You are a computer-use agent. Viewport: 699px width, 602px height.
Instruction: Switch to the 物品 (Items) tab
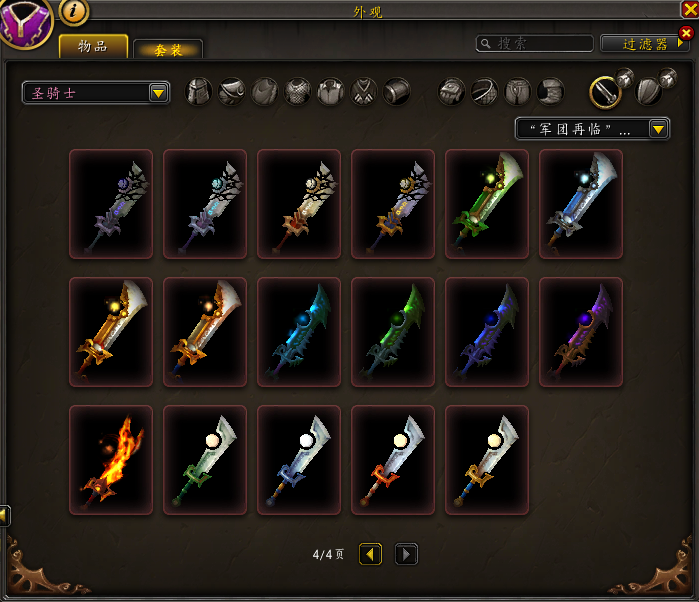coord(93,46)
